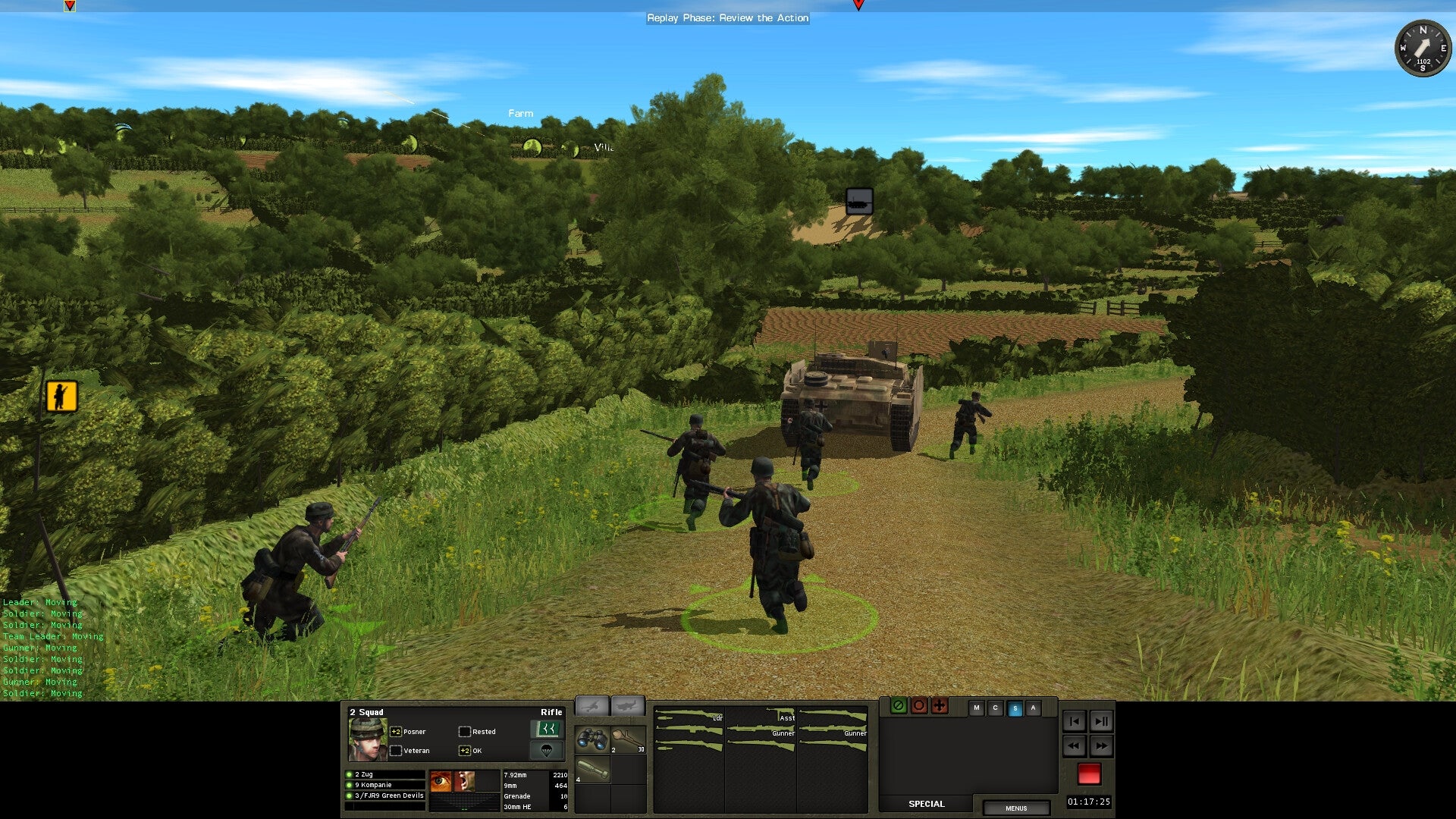The width and height of the screenshot is (1456, 819).
Task: Select the red octagon stop icon
Action: point(919,706)
